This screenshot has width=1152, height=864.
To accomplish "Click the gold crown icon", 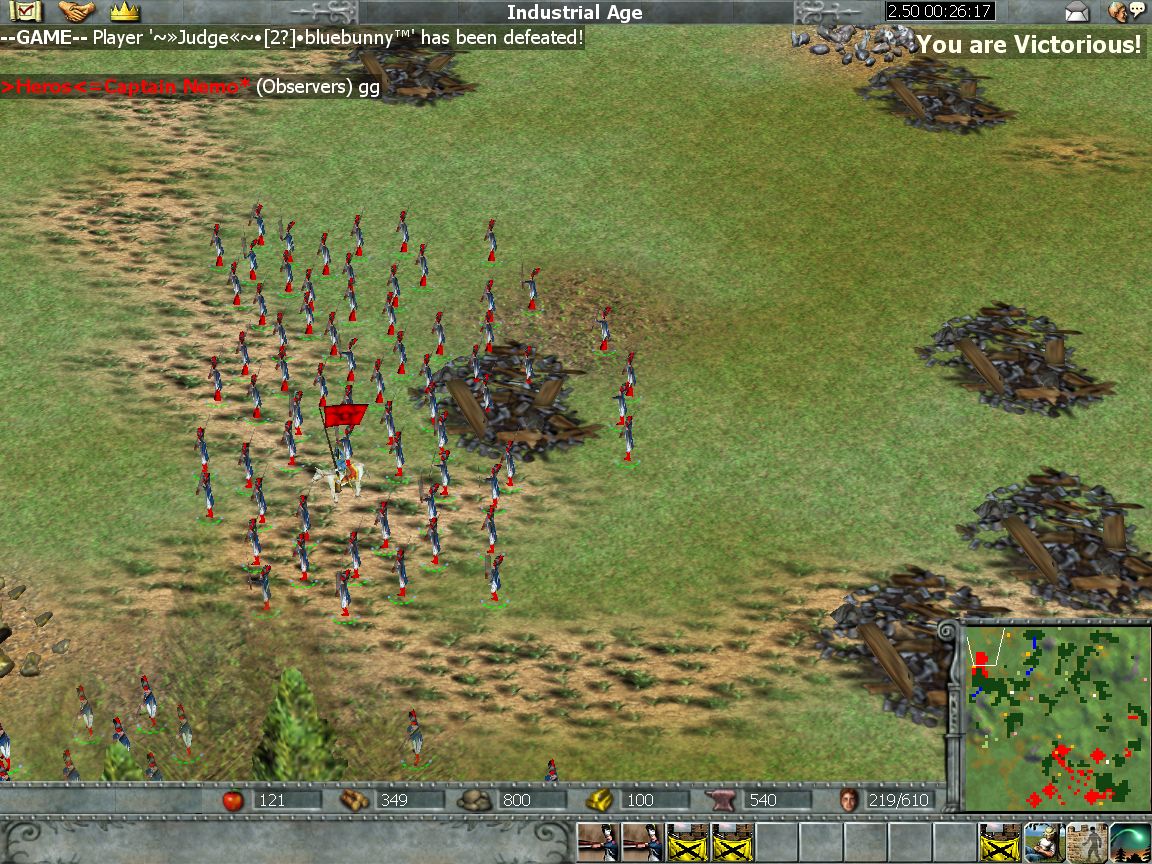I will [x=124, y=12].
